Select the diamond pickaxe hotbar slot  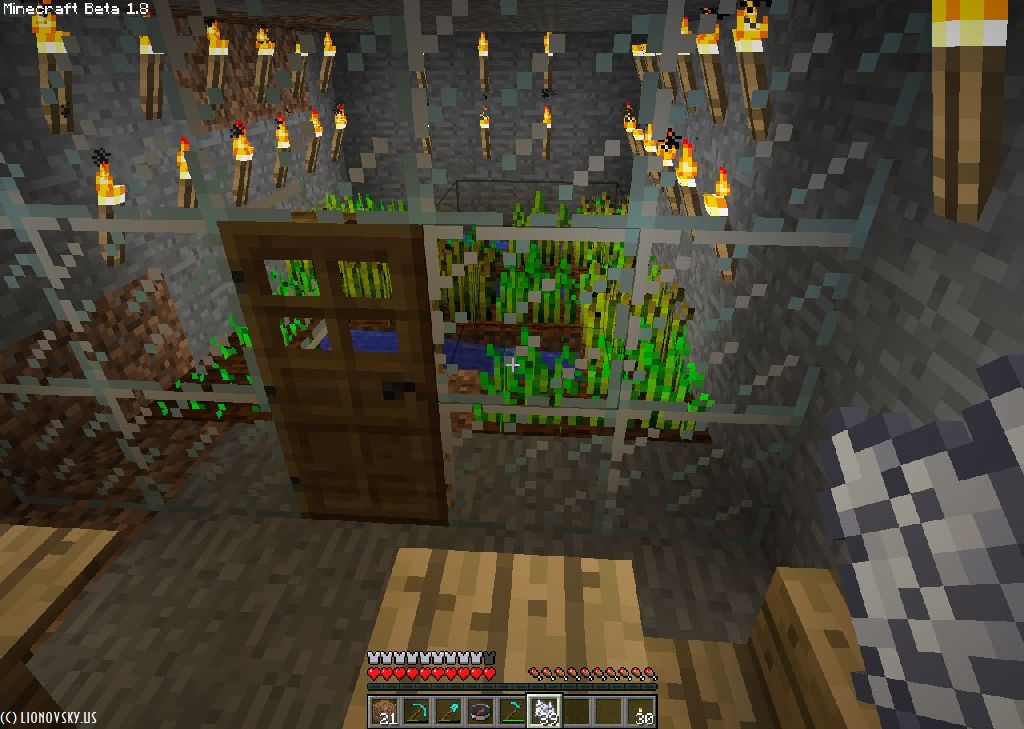416,711
